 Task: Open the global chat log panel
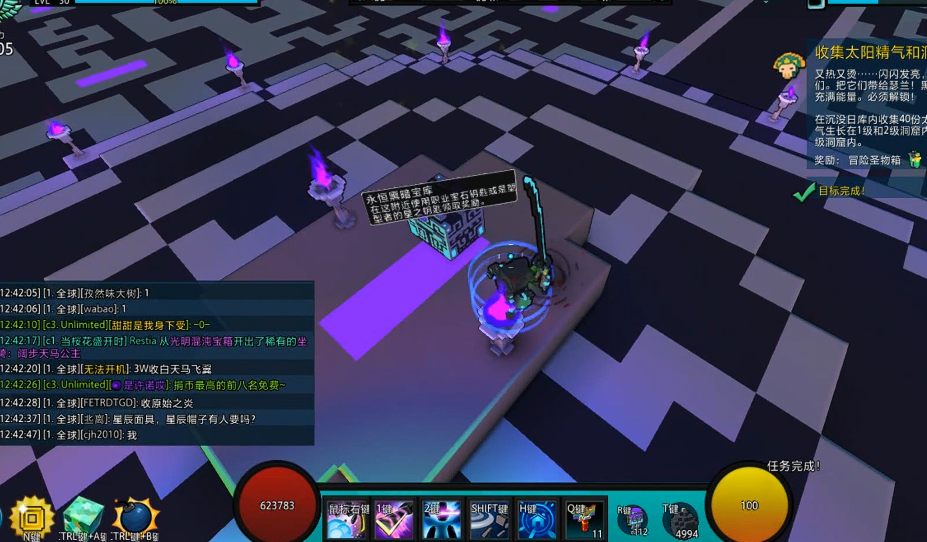[157, 362]
